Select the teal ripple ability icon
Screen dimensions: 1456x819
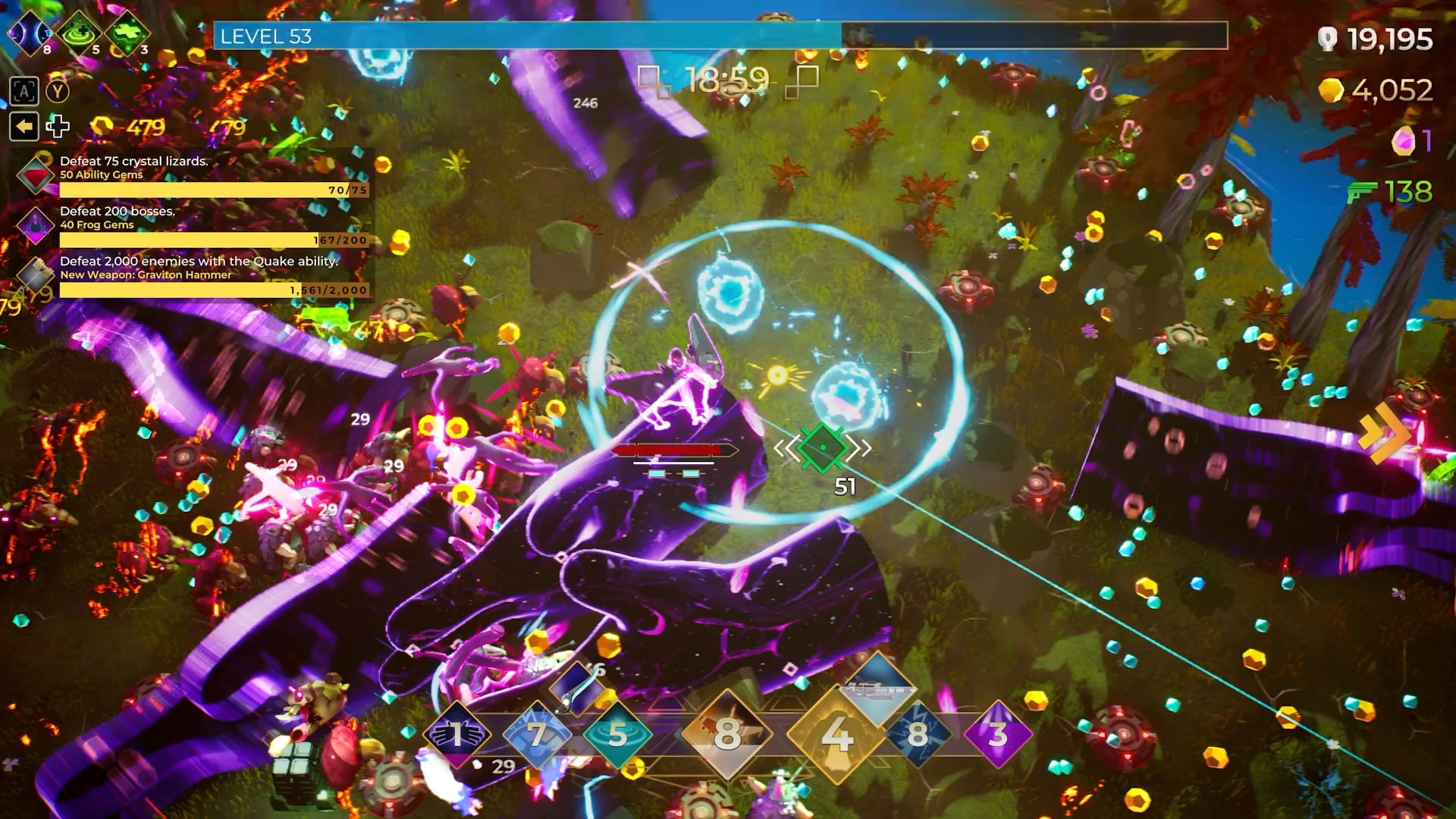(617, 733)
